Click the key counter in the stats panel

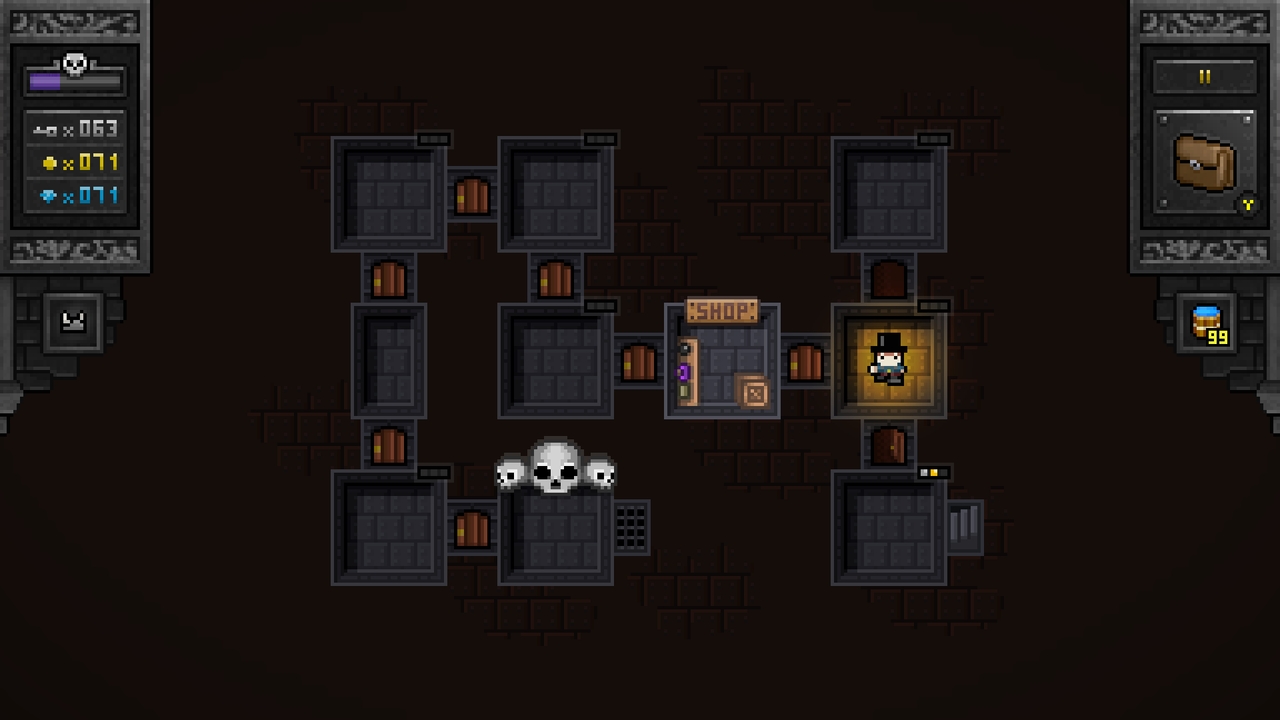(x=75, y=128)
